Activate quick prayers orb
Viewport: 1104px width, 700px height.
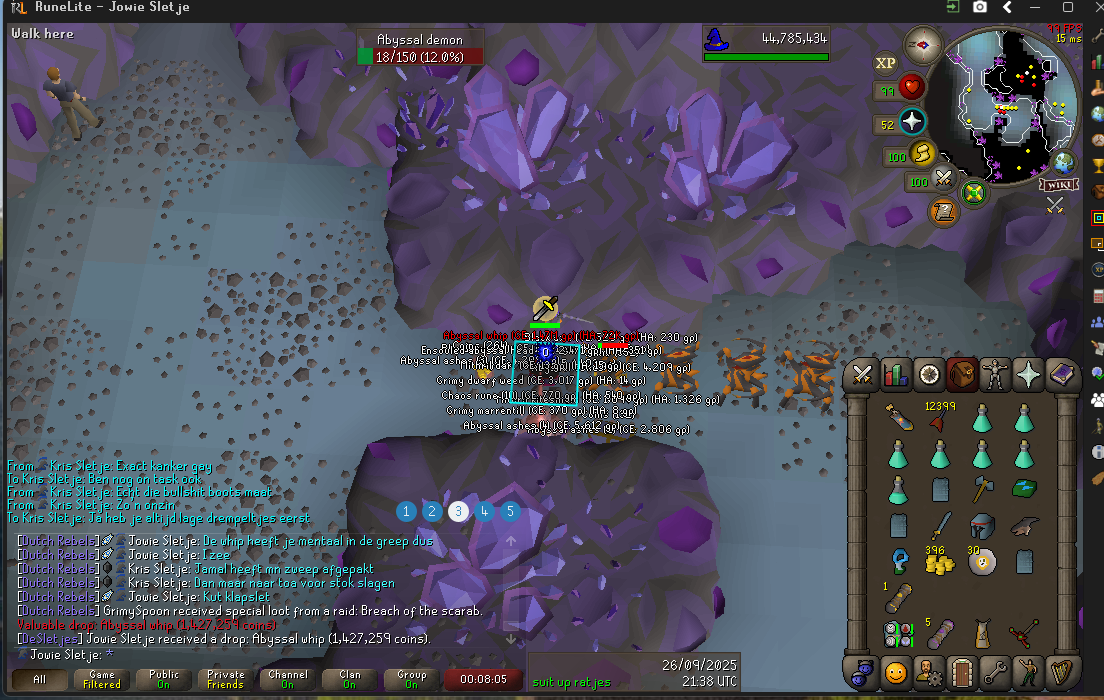[912, 123]
